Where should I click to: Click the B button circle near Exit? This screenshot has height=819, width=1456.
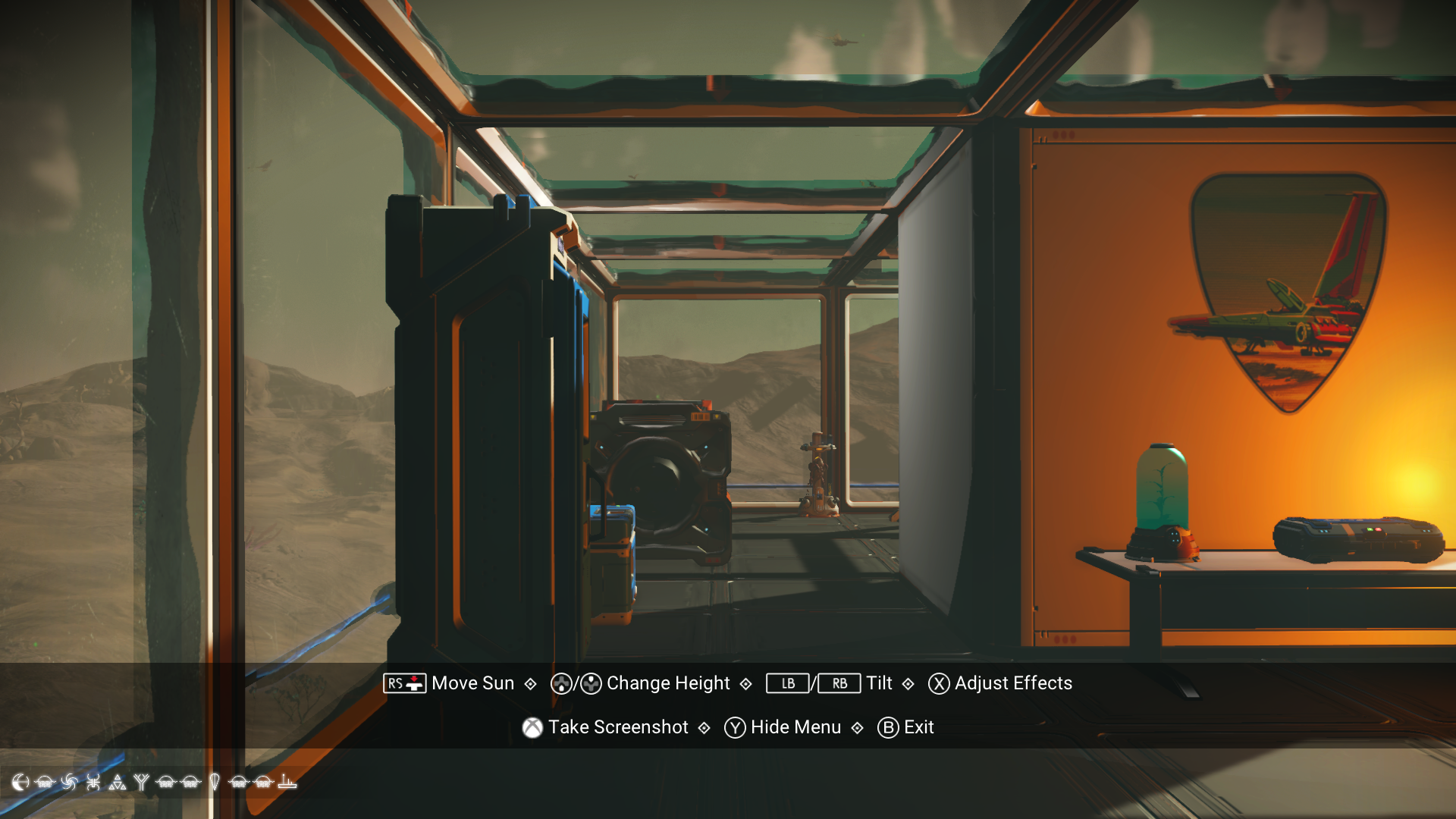[x=887, y=727]
